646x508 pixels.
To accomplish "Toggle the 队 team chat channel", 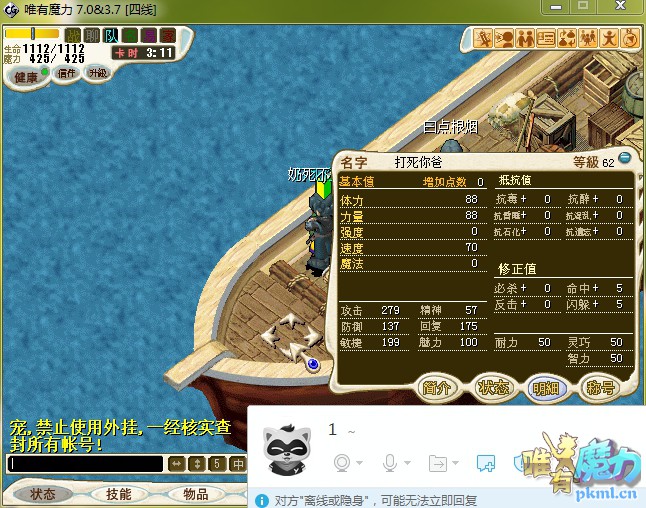I will pos(111,35).
